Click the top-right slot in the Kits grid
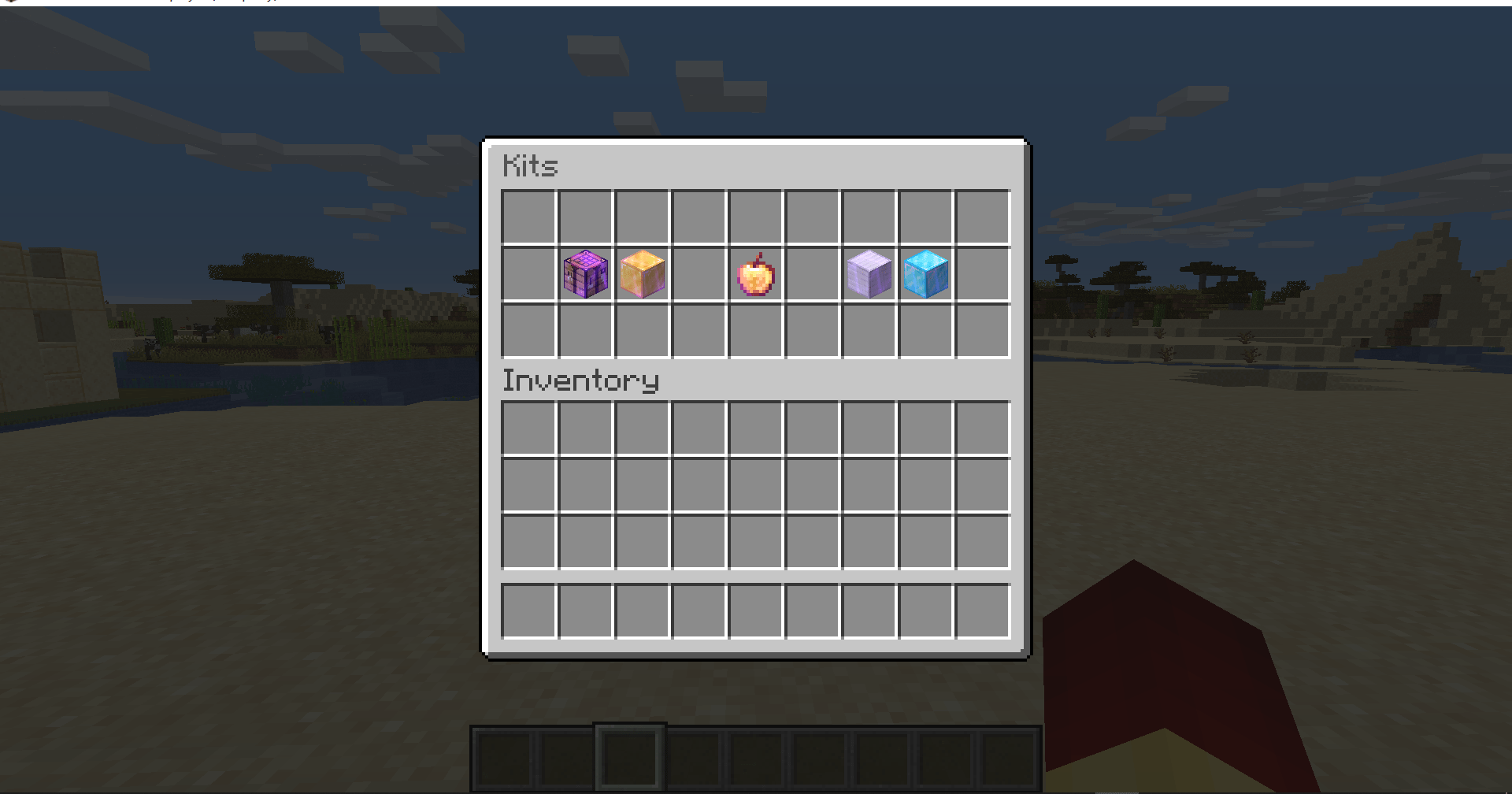The width and height of the screenshot is (1512, 794). click(x=982, y=215)
